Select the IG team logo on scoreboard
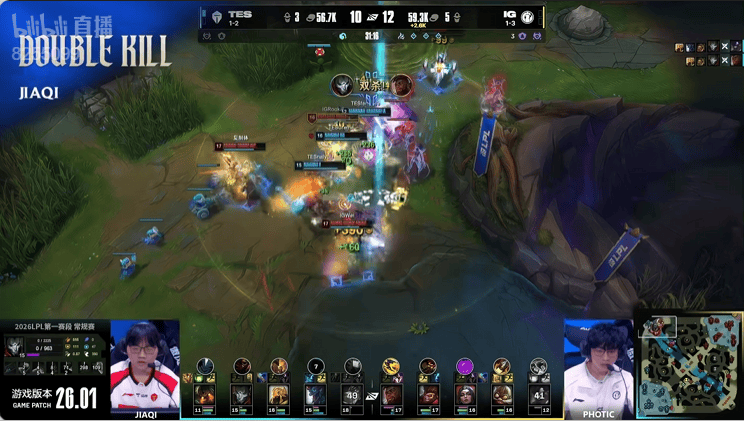Screen dimensions: 744x421 pos(527,16)
